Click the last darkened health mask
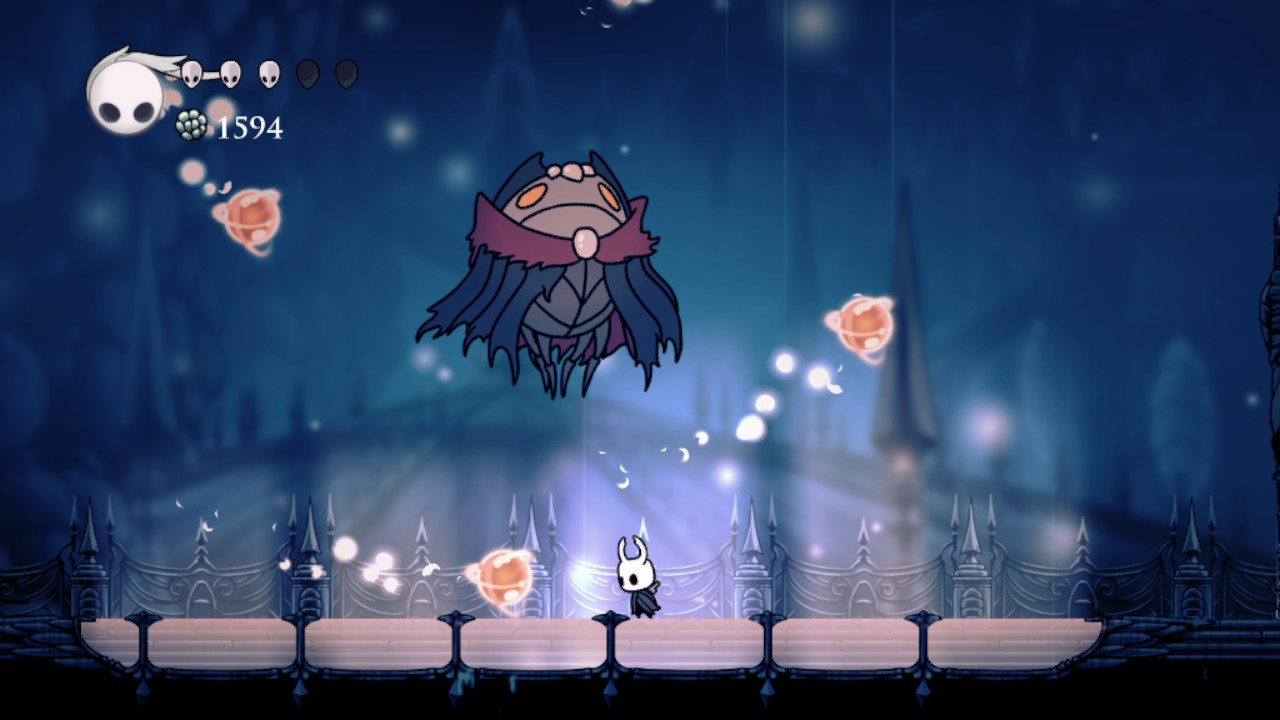 point(347,72)
